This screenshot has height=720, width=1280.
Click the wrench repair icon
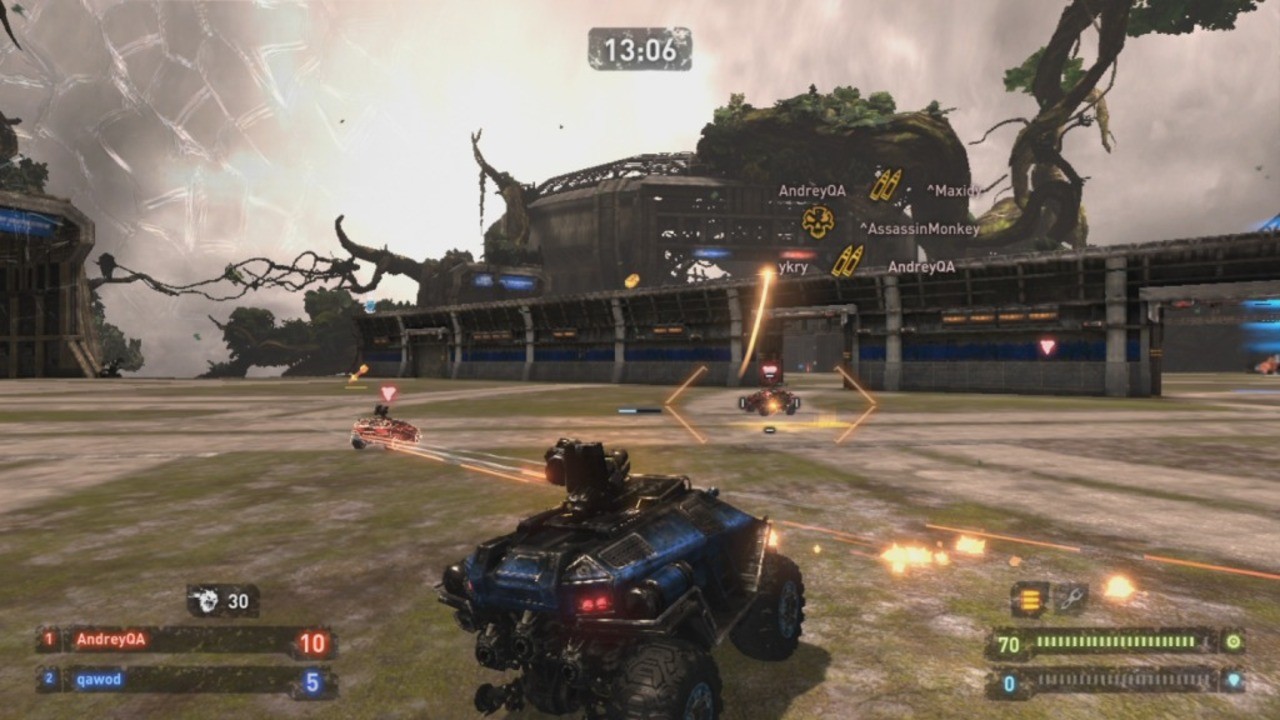click(x=1072, y=596)
